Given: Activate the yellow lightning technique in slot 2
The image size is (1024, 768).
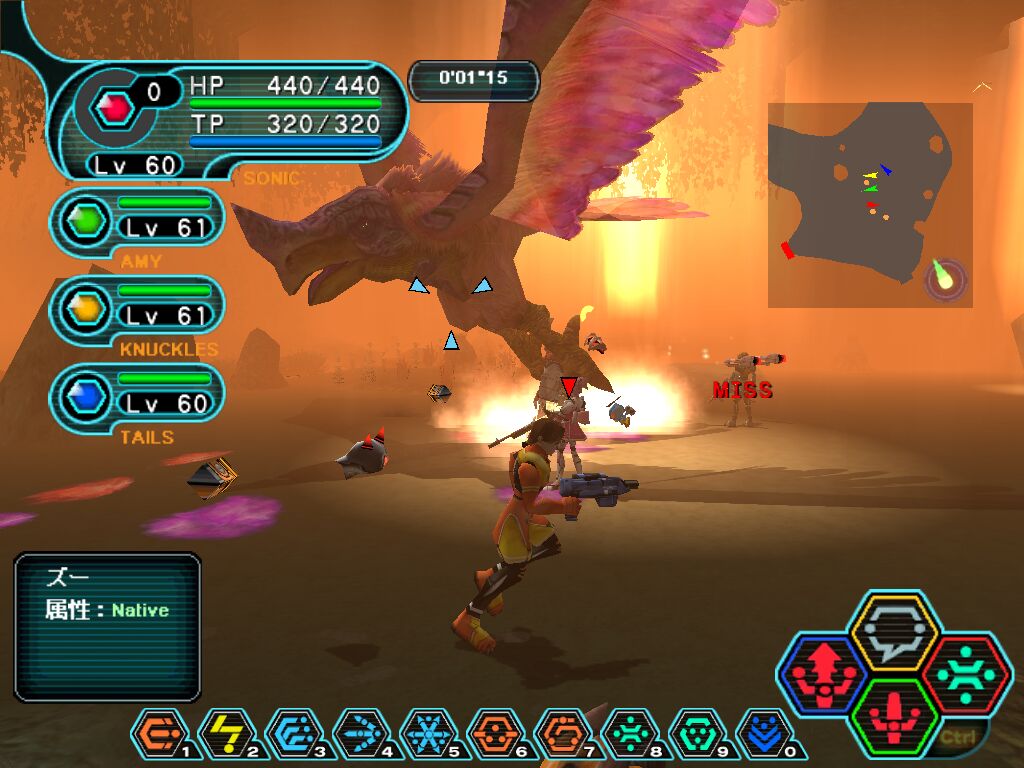Looking at the screenshot, I should pos(224,737).
